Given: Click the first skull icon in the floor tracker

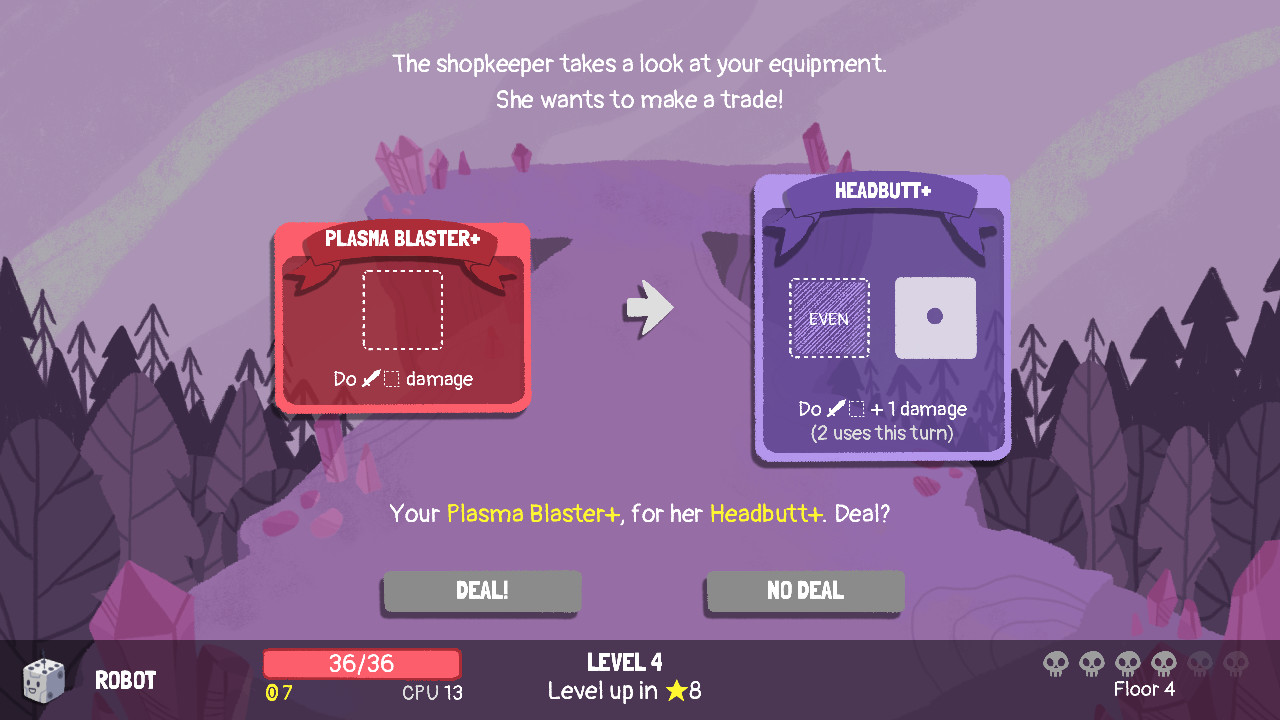Looking at the screenshot, I should point(1054,663).
